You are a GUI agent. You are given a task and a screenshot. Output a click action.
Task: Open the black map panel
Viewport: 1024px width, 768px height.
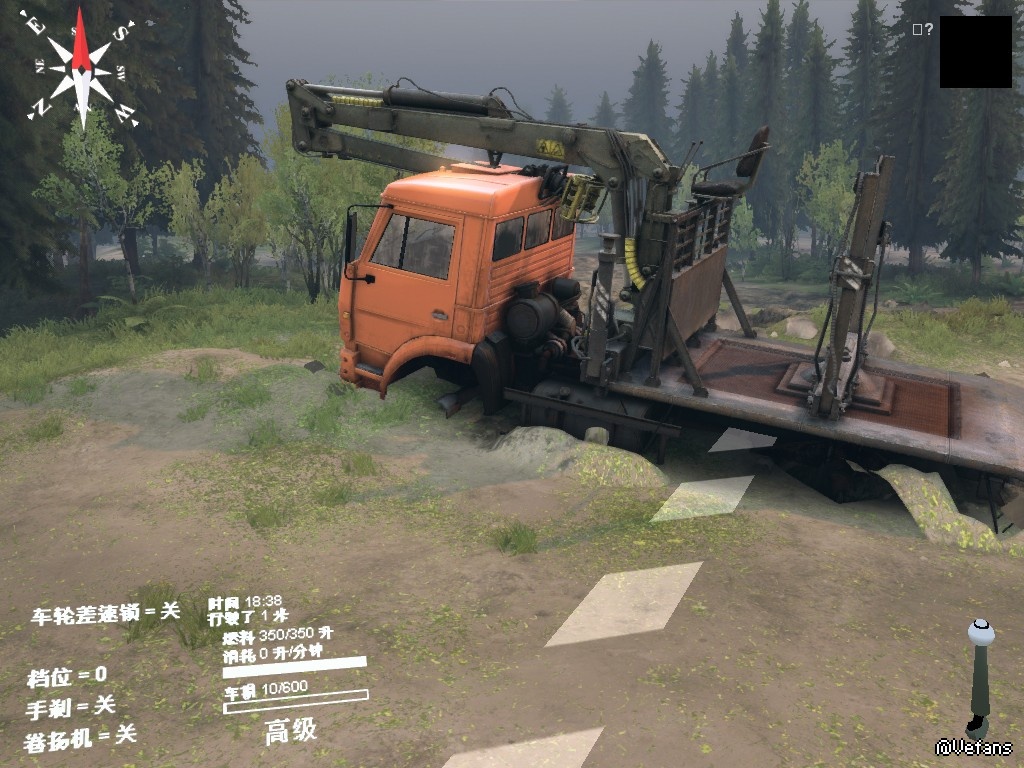click(x=975, y=52)
